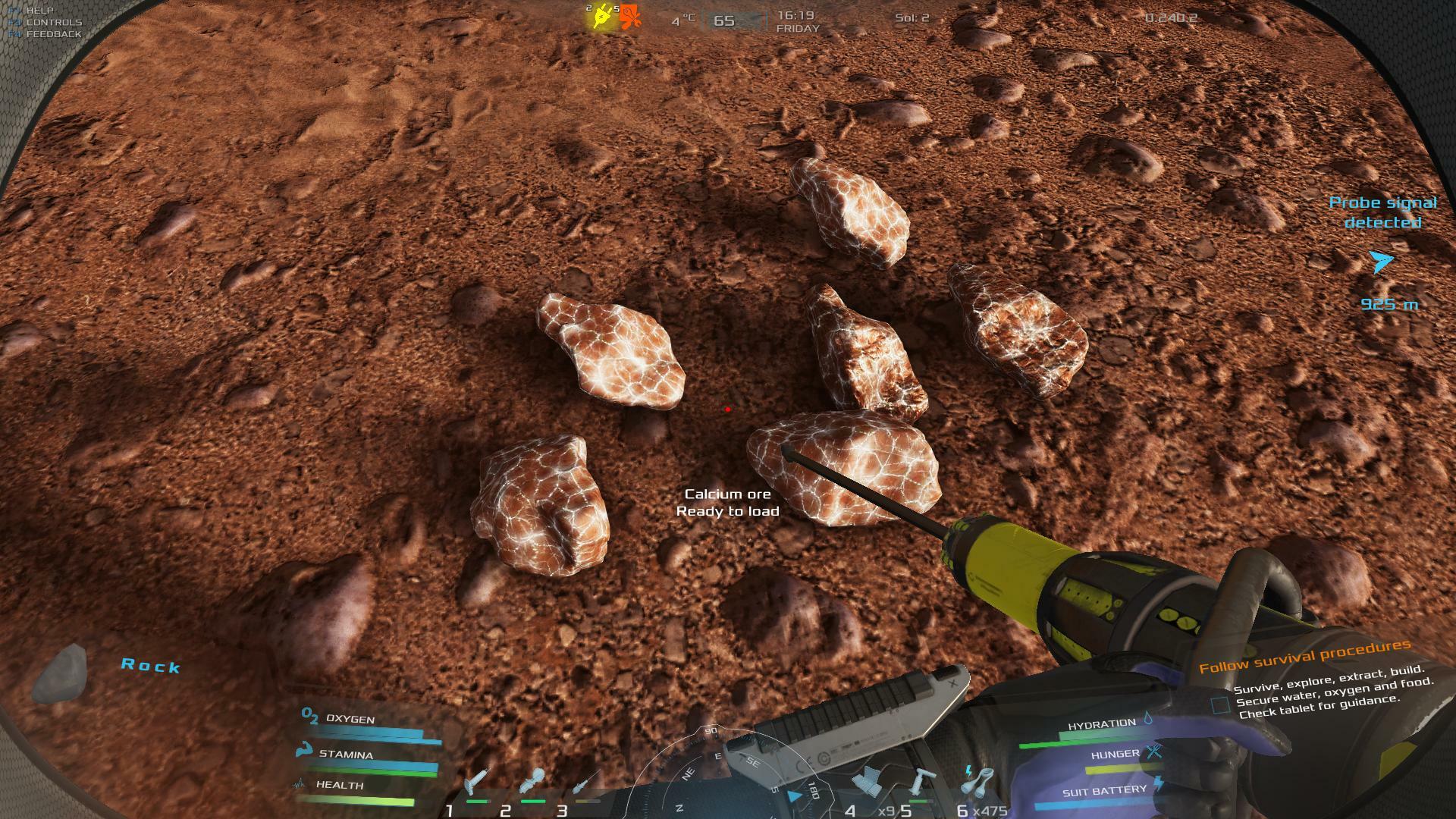
Task: Open the Follow survival procedures objective
Action: (x=1304, y=657)
